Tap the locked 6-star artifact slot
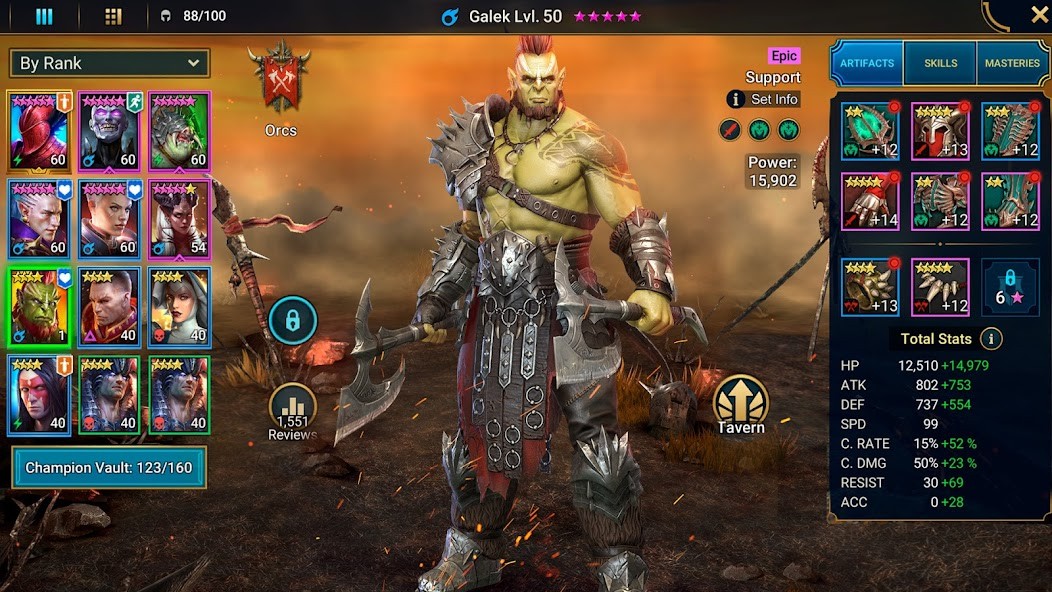 (1010, 287)
